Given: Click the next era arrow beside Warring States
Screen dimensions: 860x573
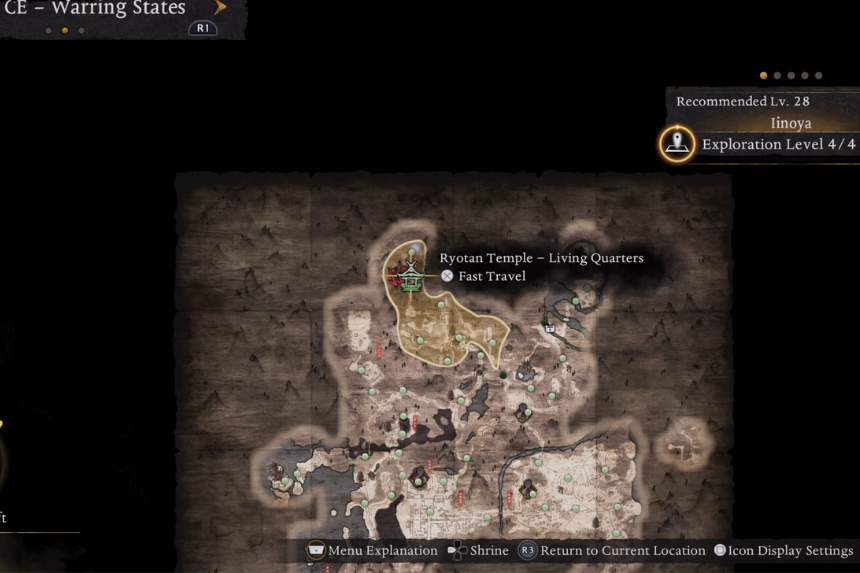Looking at the screenshot, I should point(221,8).
